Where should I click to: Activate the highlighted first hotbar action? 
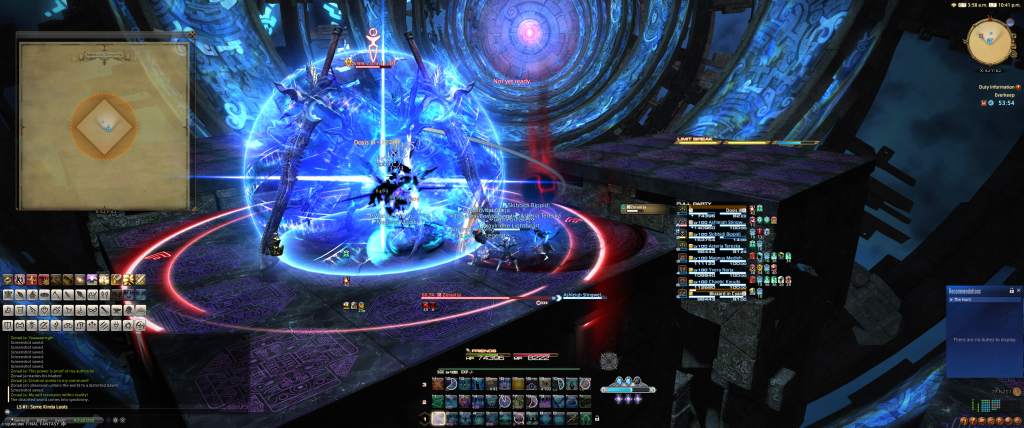pyautogui.click(x=440, y=417)
